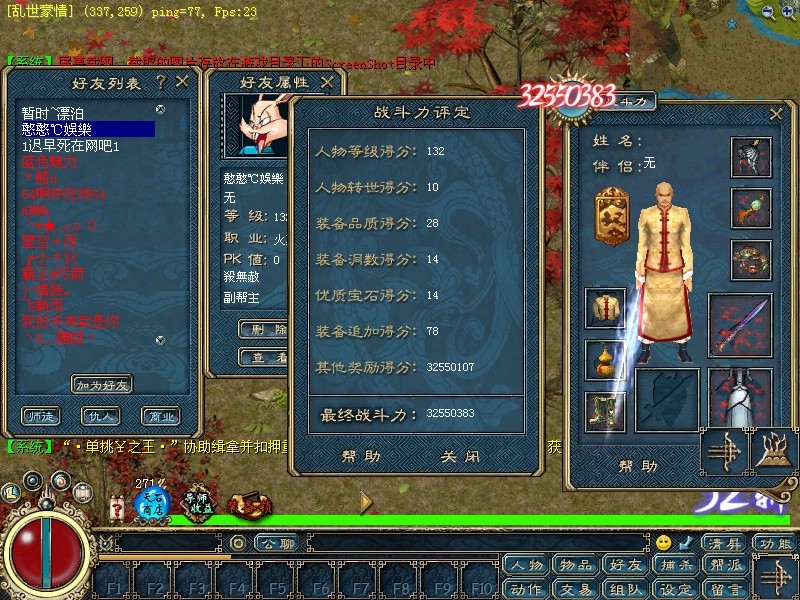Switch to the 仇人 list

pyautogui.click(x=102, y=416)
